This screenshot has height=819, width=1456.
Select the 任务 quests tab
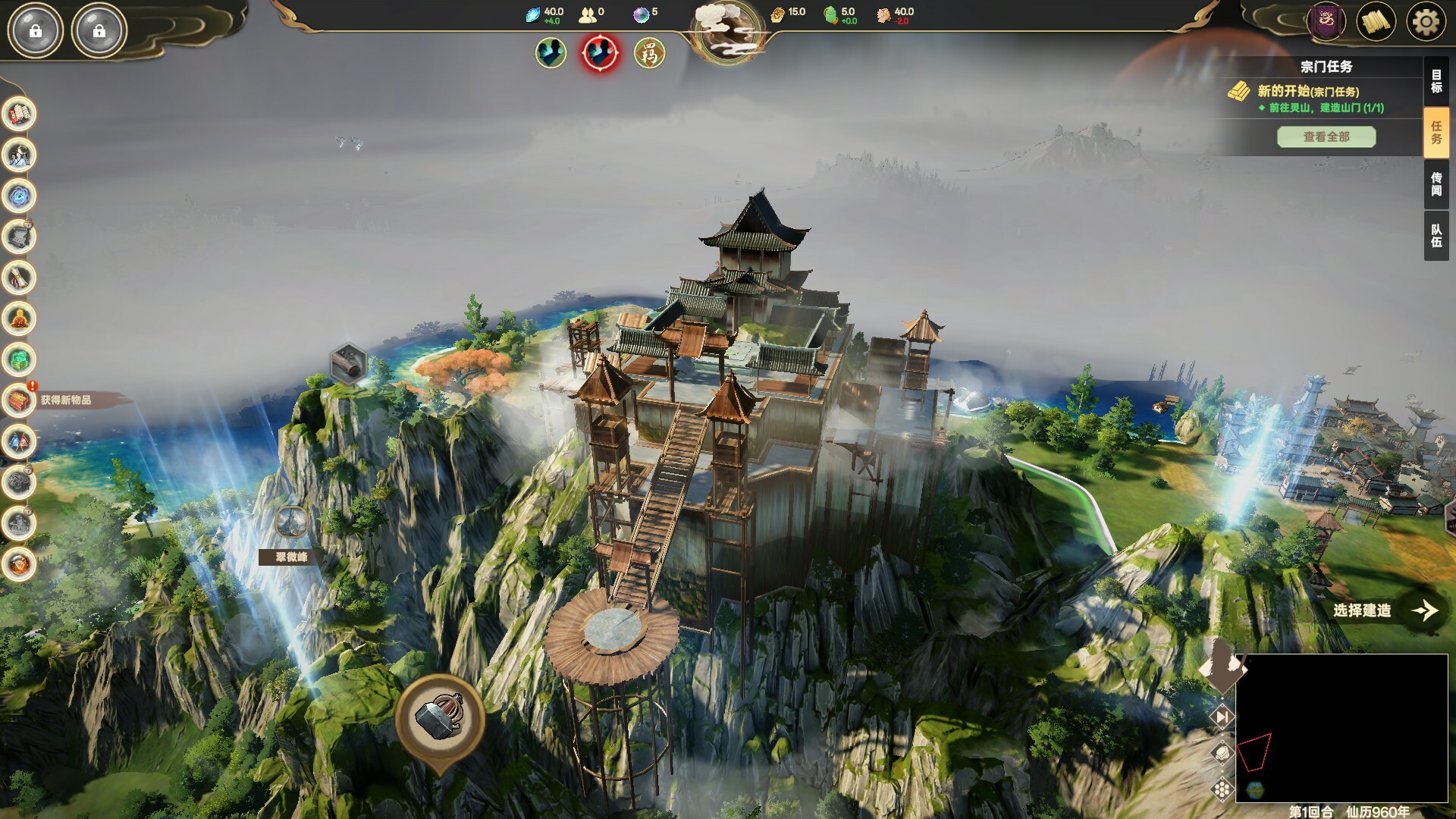click(1436, 133)
